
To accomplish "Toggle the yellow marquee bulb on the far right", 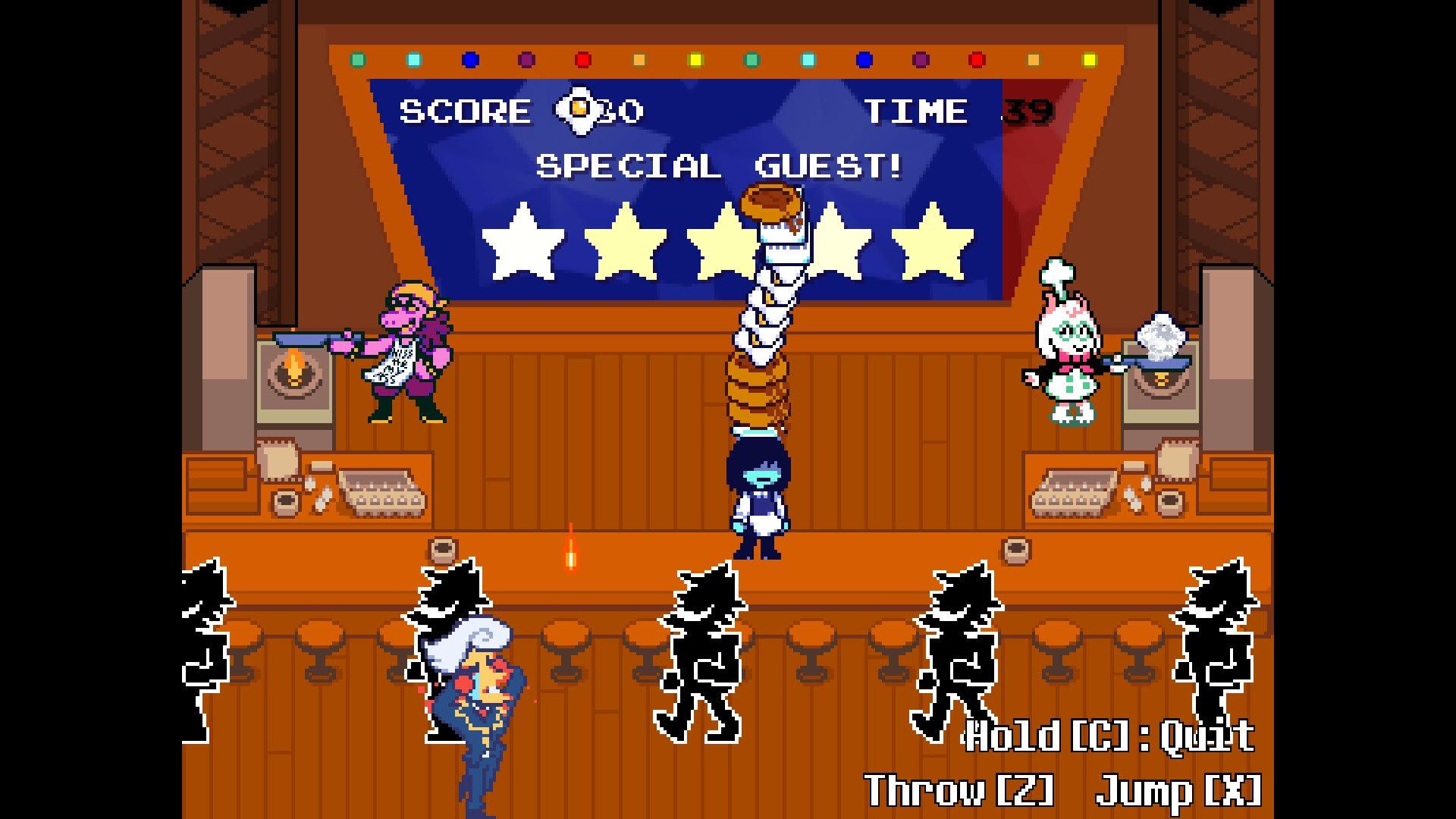I will tap(1088, 57).
